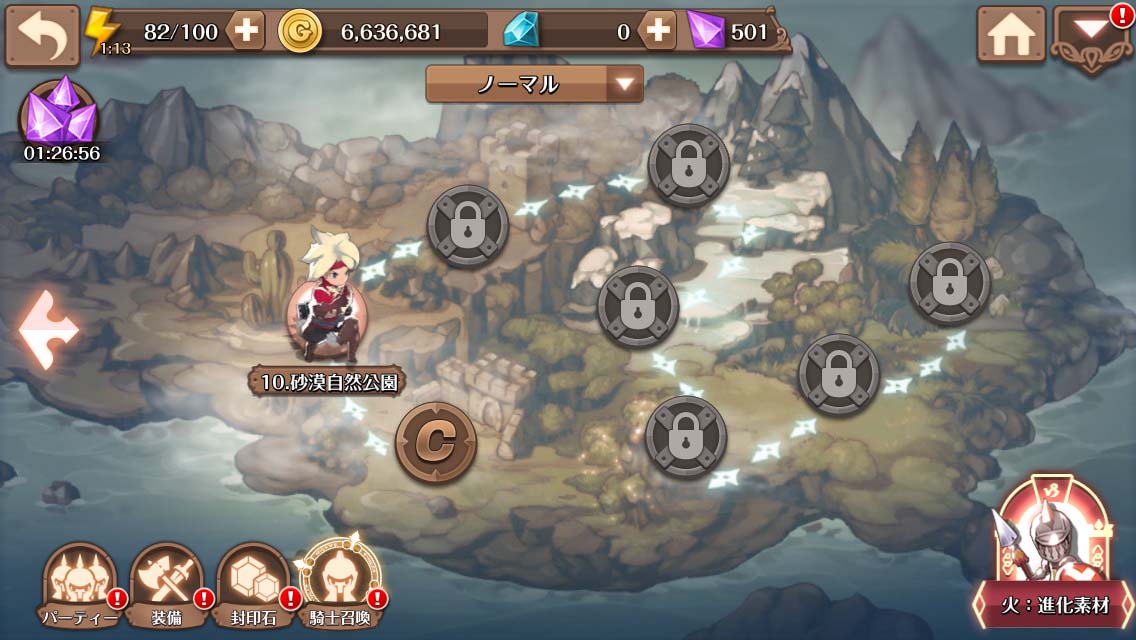Tap the gold coin currency icon
This screenshot has height=640, width=1136.
click(300, 32)
